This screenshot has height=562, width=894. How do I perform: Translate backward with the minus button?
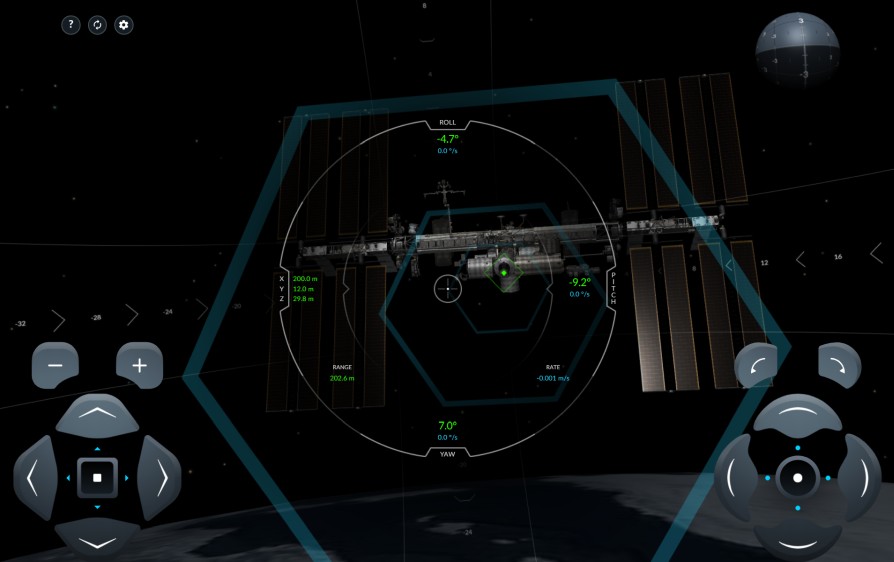point(55,366)
